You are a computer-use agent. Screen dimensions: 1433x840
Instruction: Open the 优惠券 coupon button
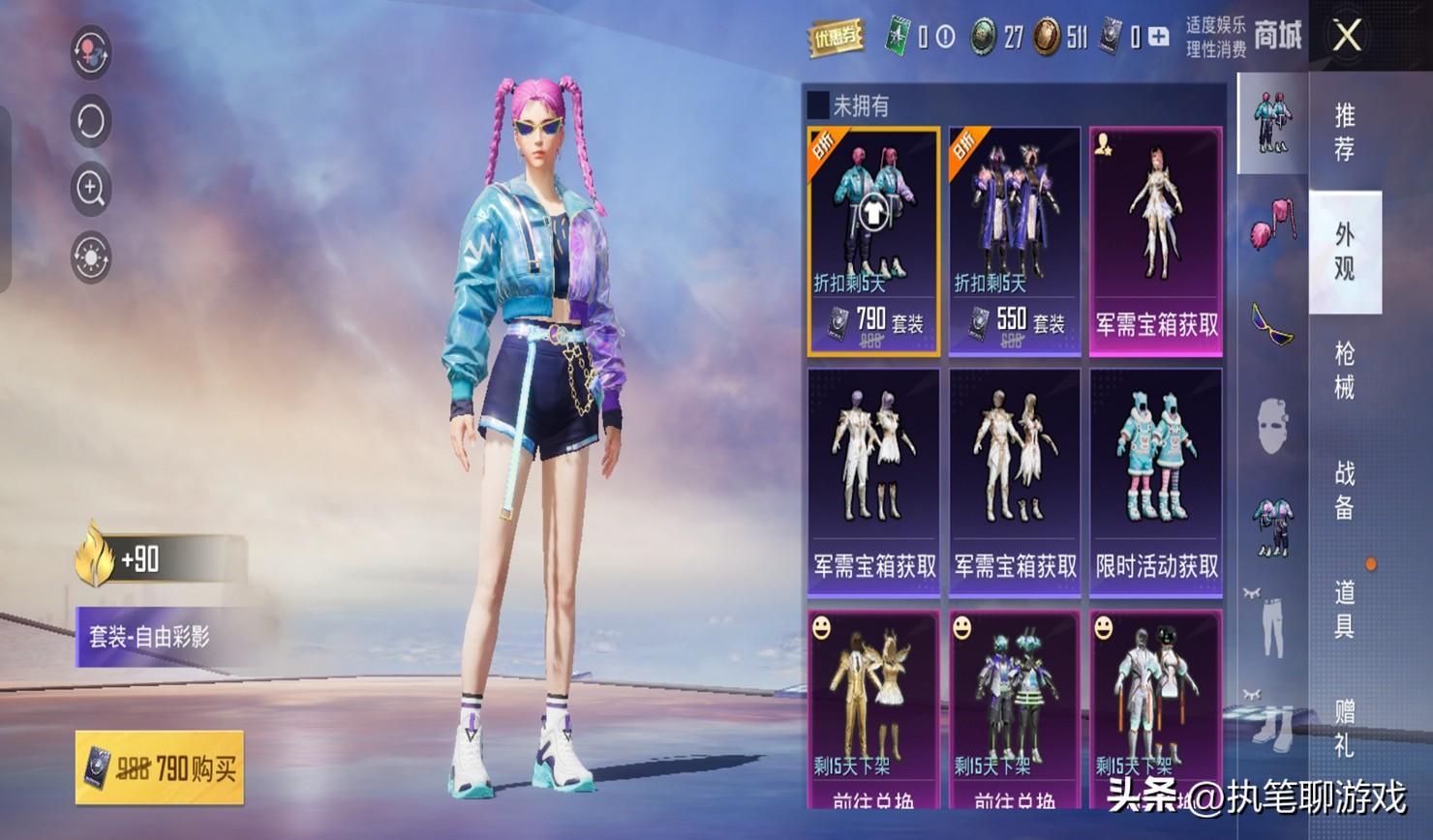pyautogui.click(x=836, y=38)
